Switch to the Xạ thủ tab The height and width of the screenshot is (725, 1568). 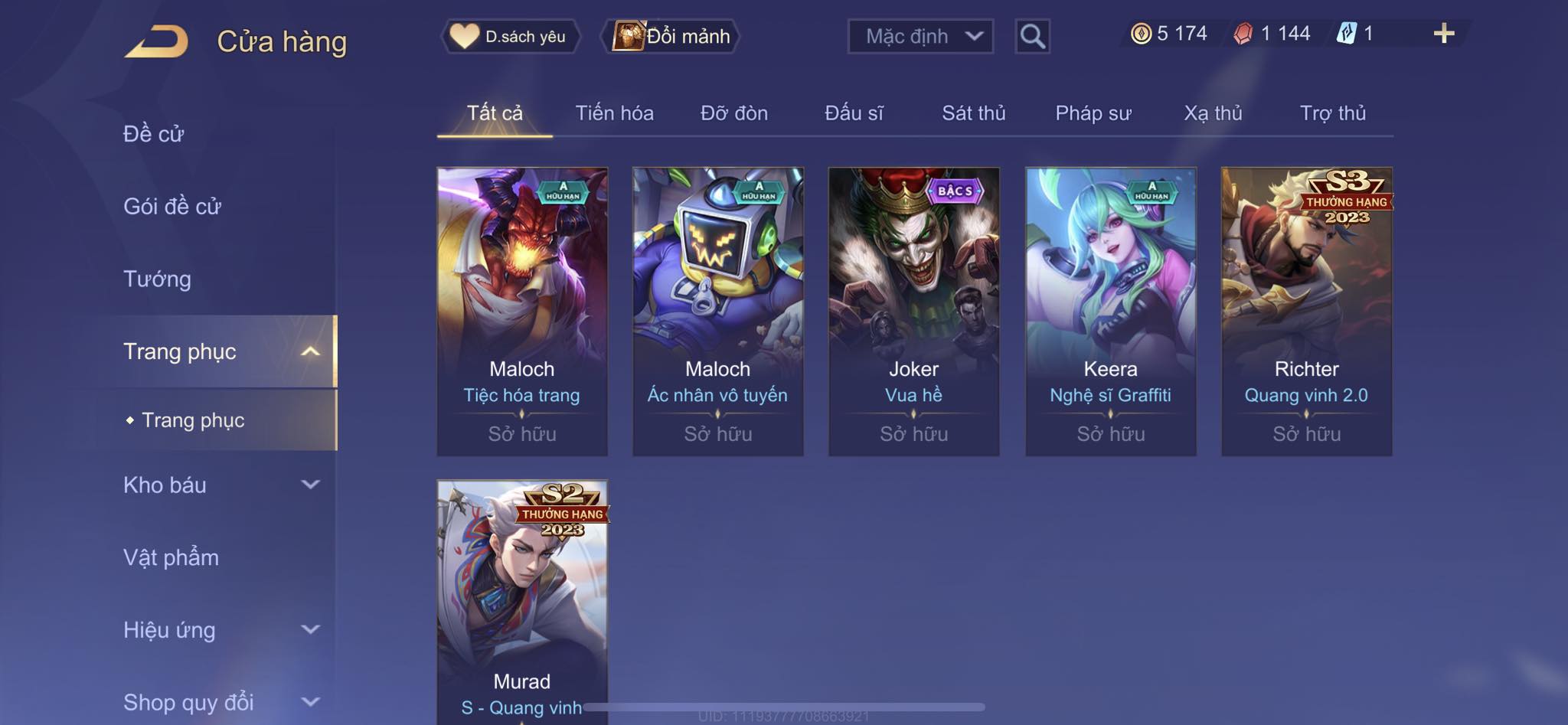[x=1213, y=113]
